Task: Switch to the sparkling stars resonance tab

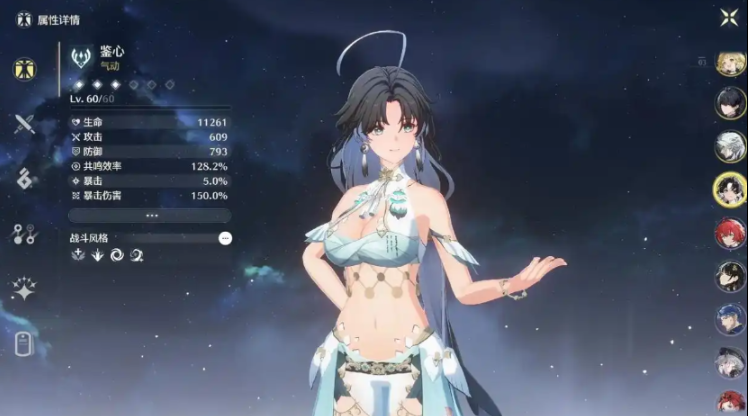Action: click(x=24, y=289)
